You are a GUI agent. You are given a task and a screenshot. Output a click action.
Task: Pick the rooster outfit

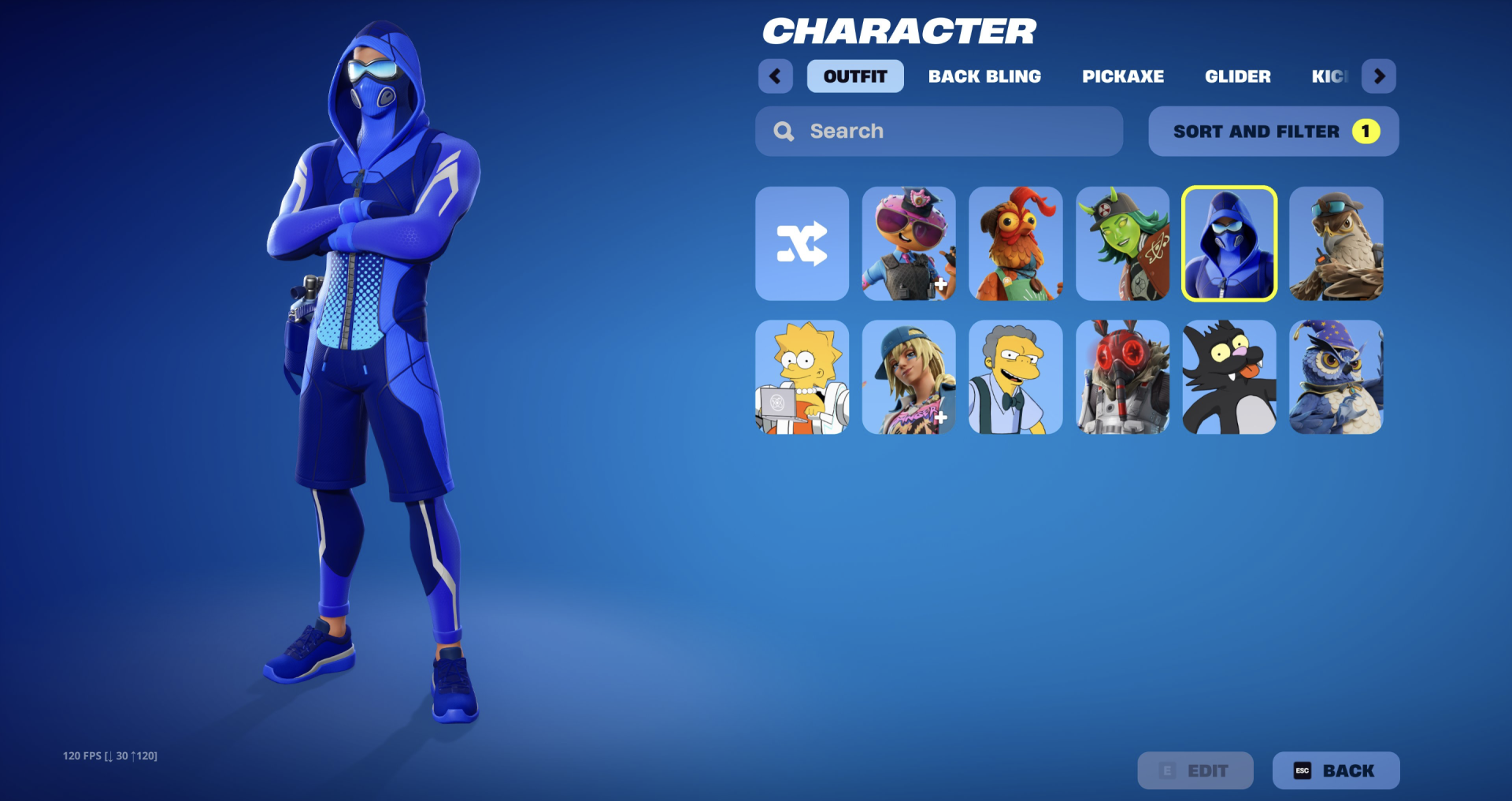[x=1015, y=243]
